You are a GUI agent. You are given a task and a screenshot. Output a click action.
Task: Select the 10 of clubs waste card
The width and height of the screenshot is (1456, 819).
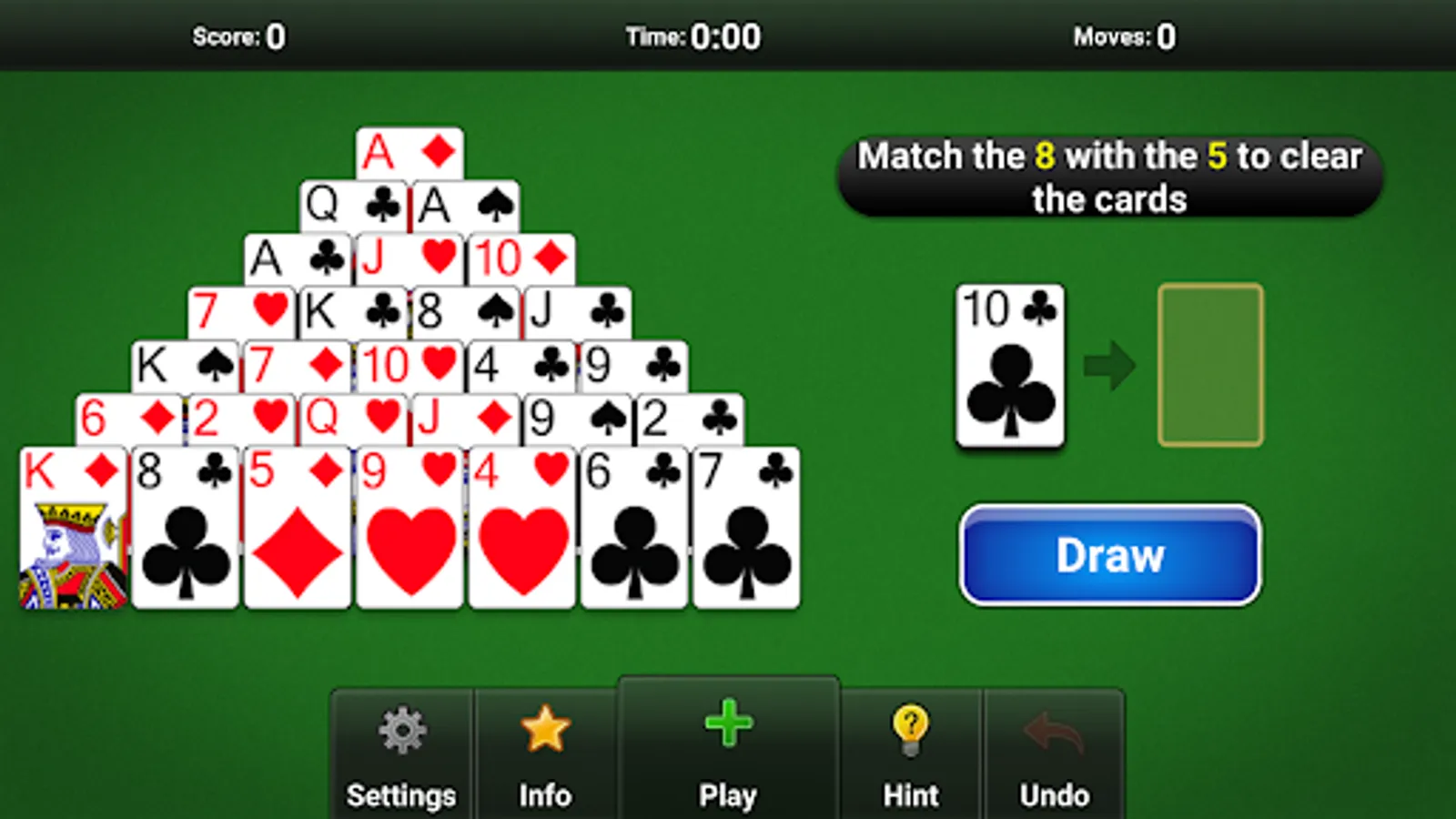click(x=1010, y=362)
